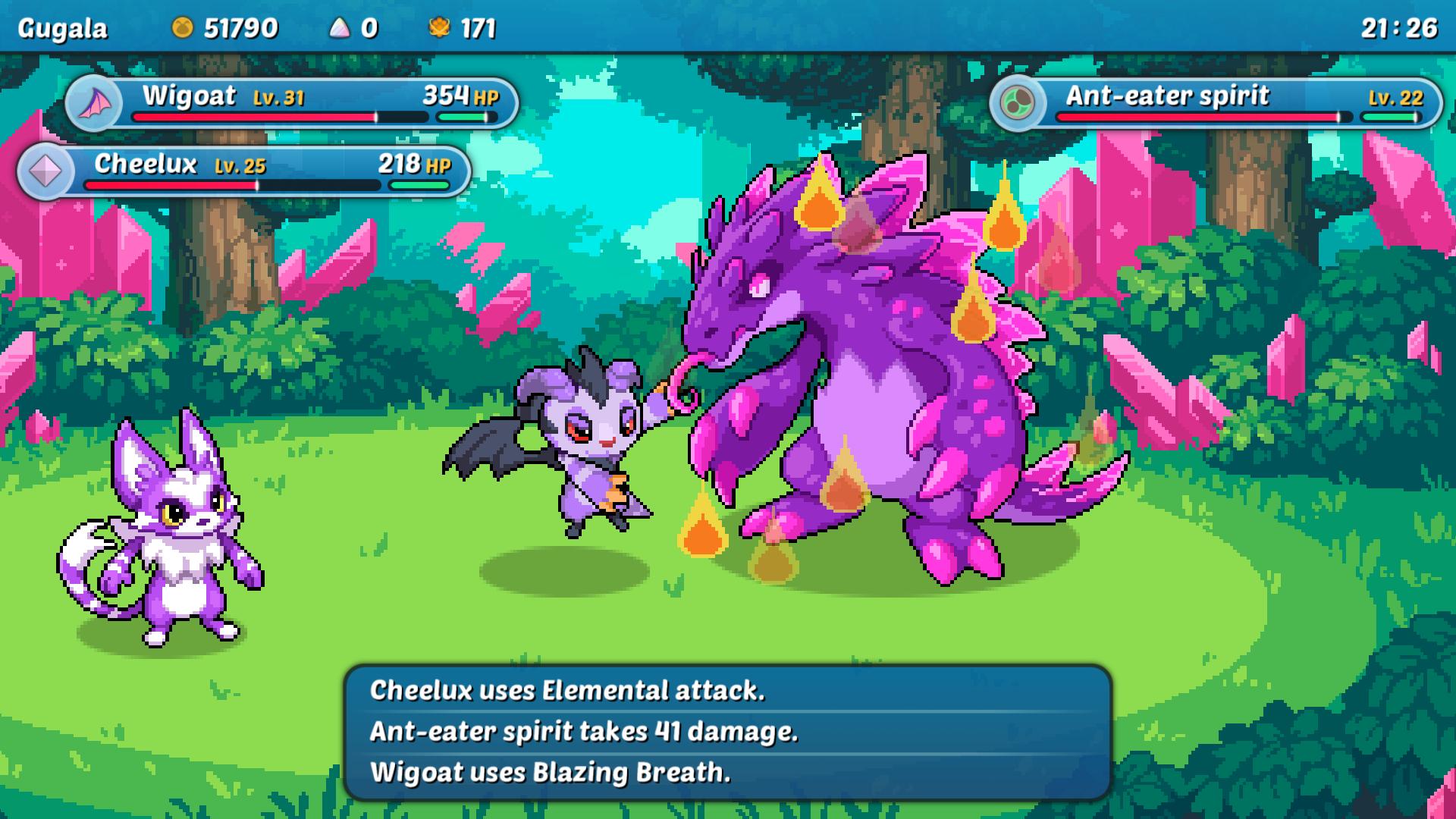Click the diamond gem currency icon

click(340, 29)
